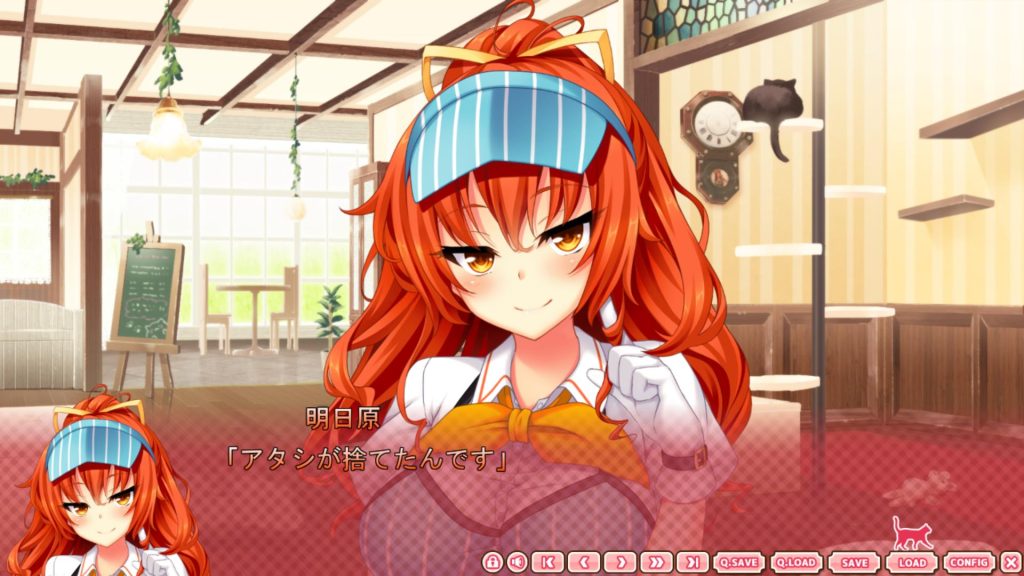Screen dimensions: 1024x576
Task: Click the padlock lock icon
Action: pyautogui.click(x=492, y=562)
